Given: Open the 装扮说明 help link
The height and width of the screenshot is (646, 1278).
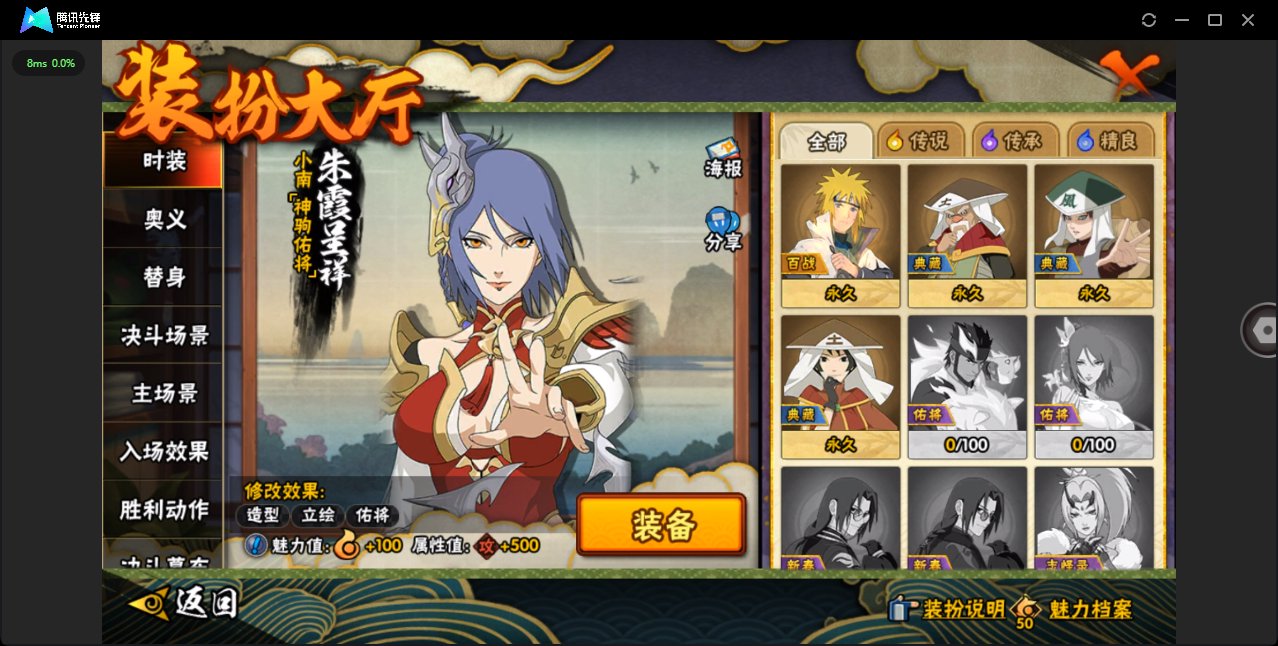Looking at the screenshot, I should 949,609.
